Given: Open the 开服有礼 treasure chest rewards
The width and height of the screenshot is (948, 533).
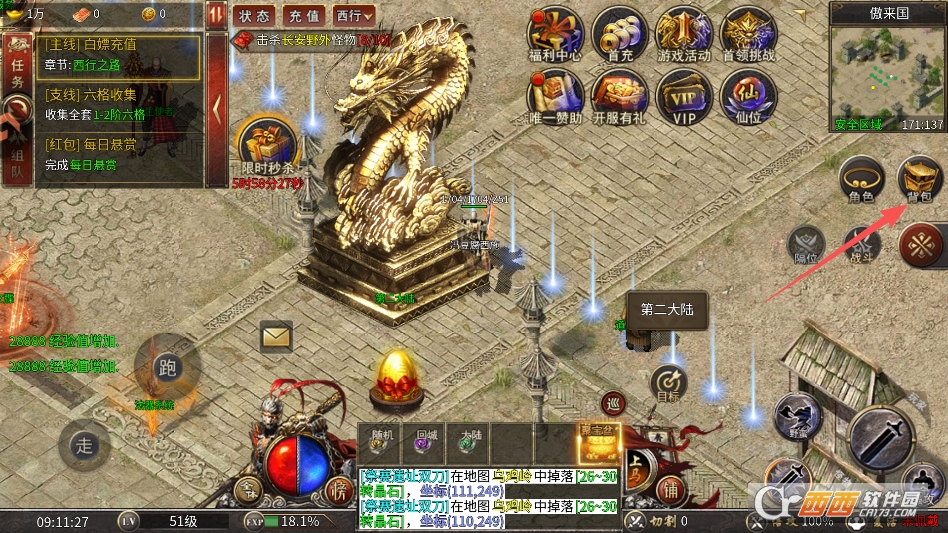Looking at the screenshot, I should (619, 97).
